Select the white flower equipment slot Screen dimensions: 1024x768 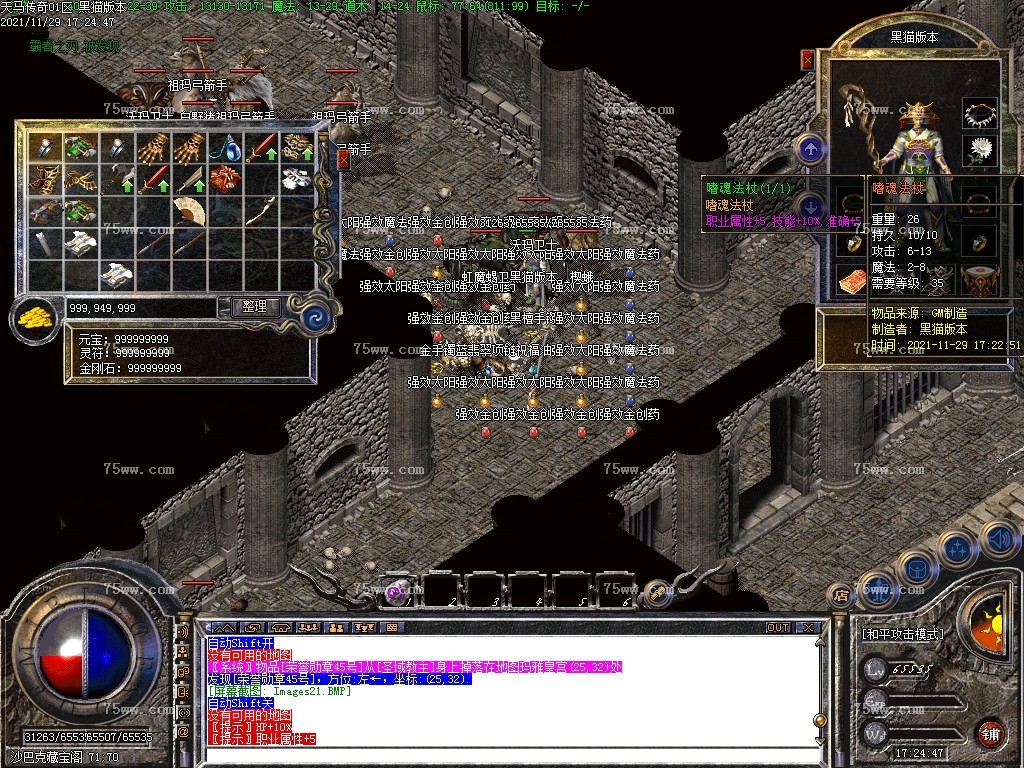(x=980, y=151)
